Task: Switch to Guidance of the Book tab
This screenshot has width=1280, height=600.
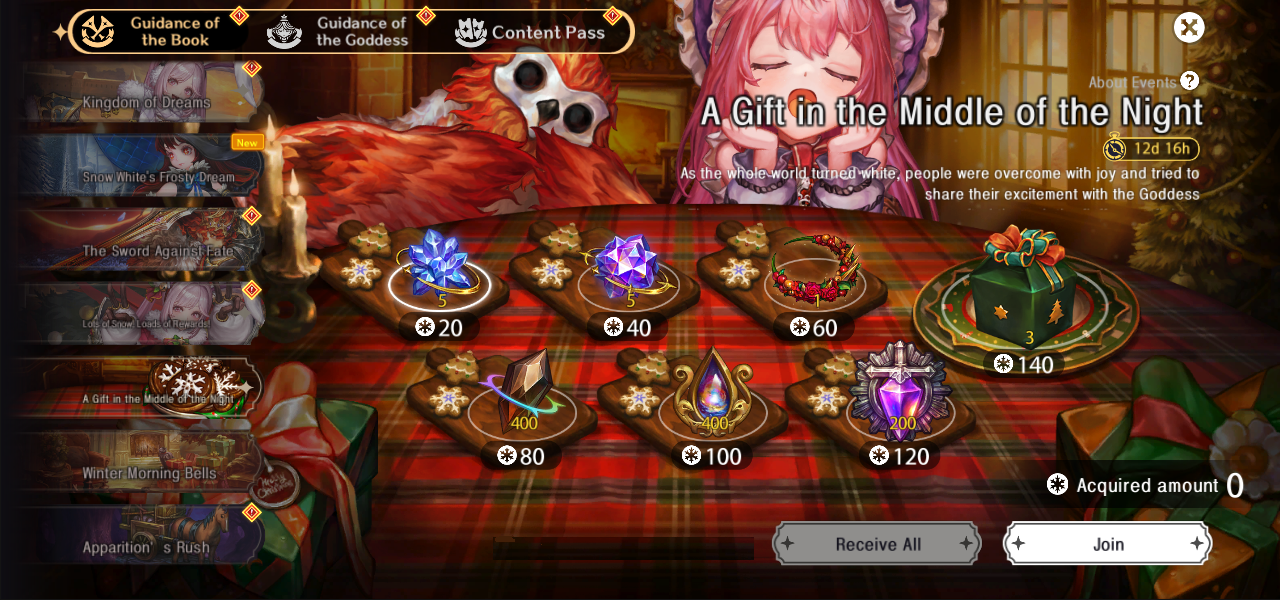Action: (x=154, y=31)
